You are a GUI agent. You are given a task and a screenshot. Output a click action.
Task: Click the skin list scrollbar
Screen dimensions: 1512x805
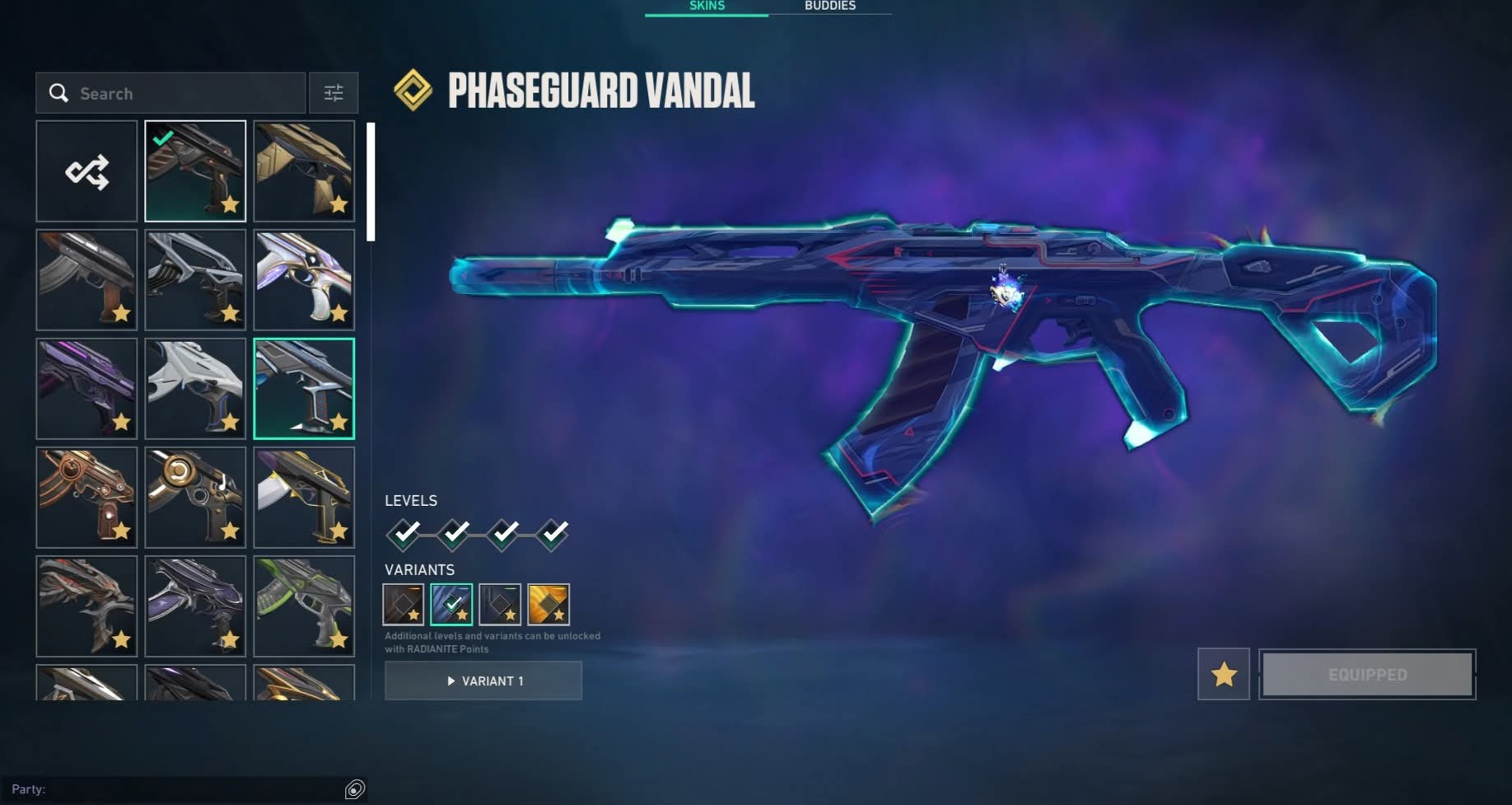click(371, 182)
